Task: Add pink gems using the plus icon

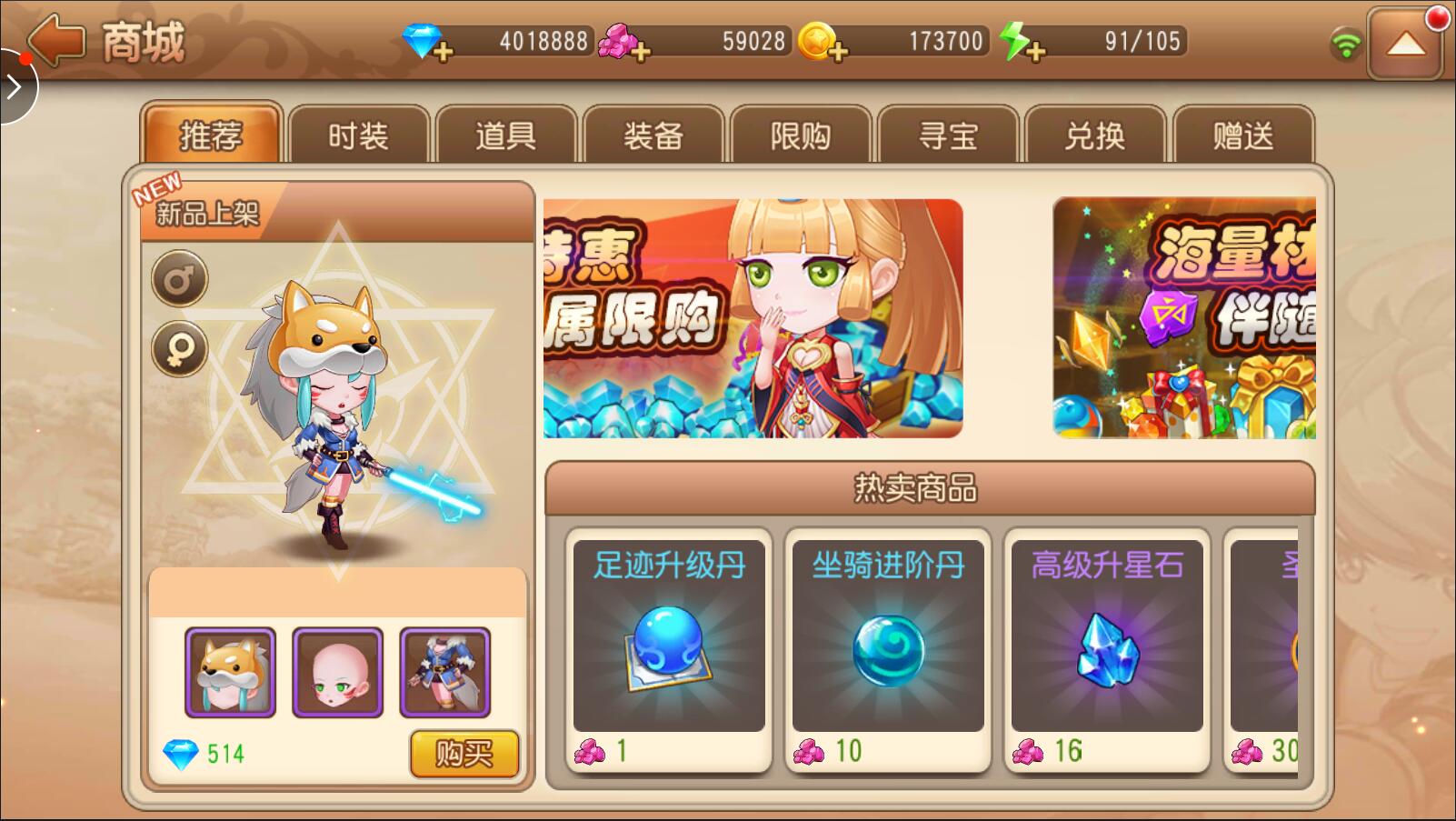Action: [x=642, y=51]
